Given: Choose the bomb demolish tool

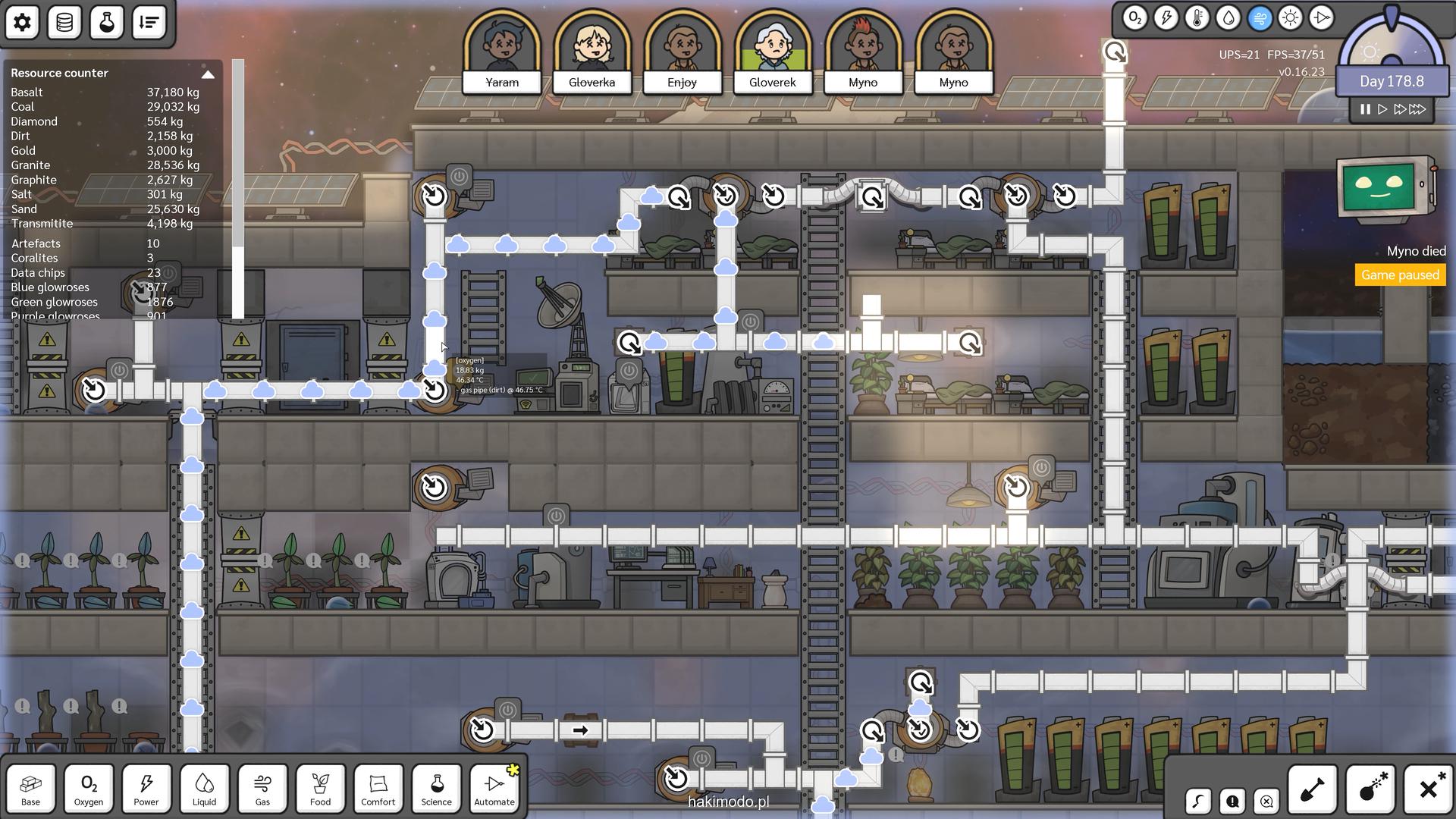Looking at the screenshot, I should (x=1371, y=790).
